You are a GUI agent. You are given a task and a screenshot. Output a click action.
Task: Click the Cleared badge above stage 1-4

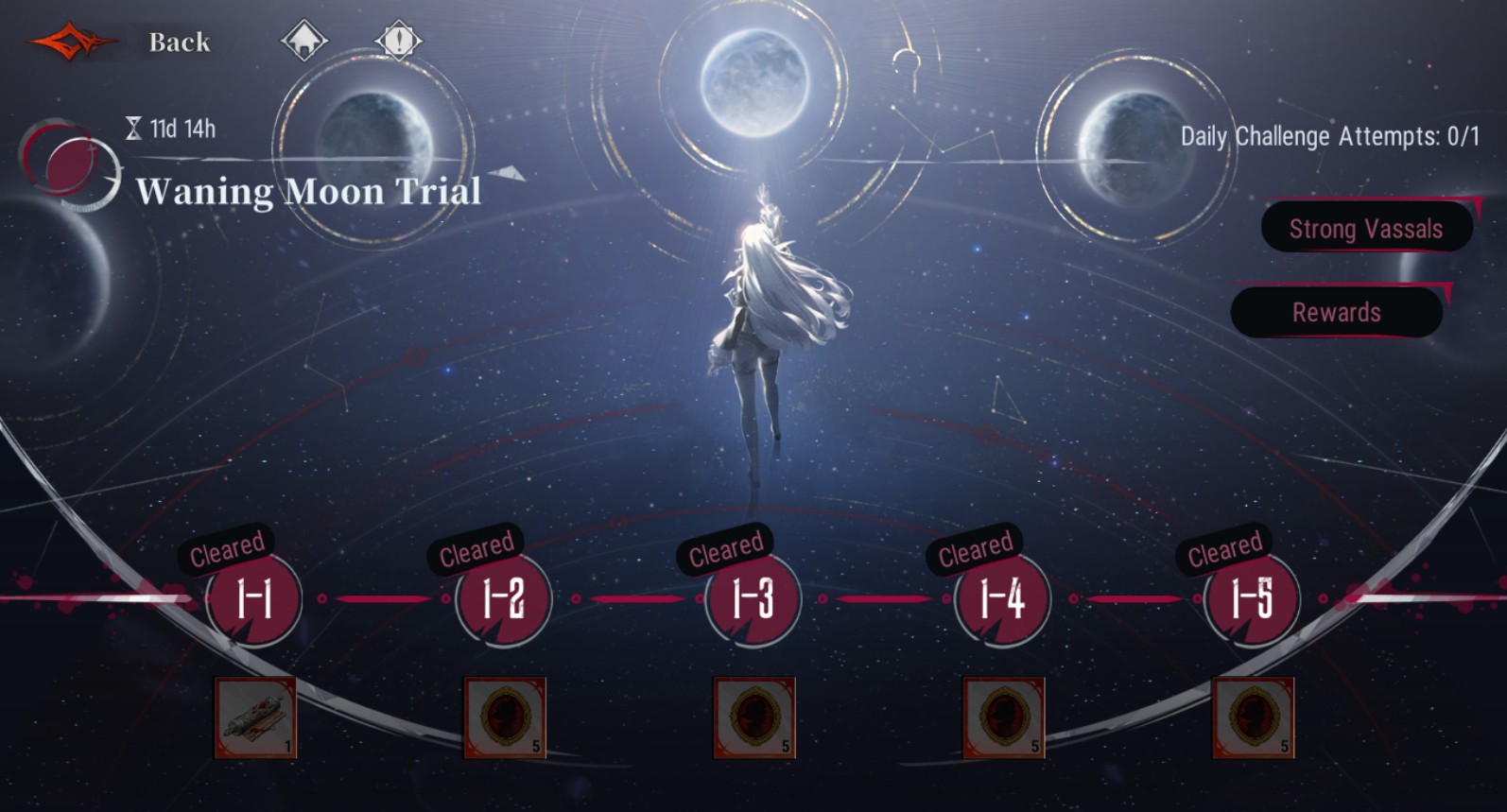tap(976, 546)
